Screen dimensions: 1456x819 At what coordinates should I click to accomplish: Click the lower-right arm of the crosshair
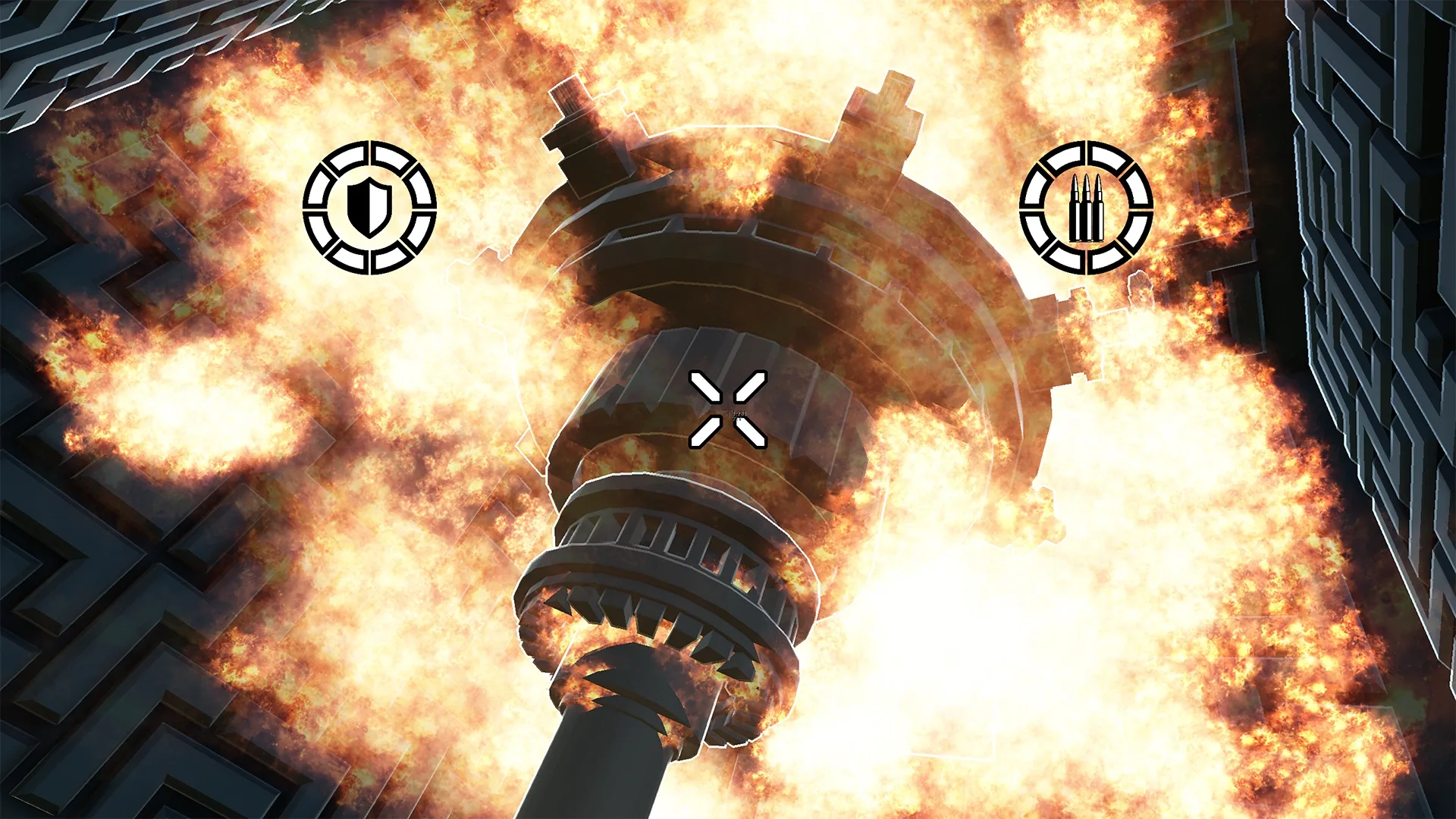[x=752, y=434]
